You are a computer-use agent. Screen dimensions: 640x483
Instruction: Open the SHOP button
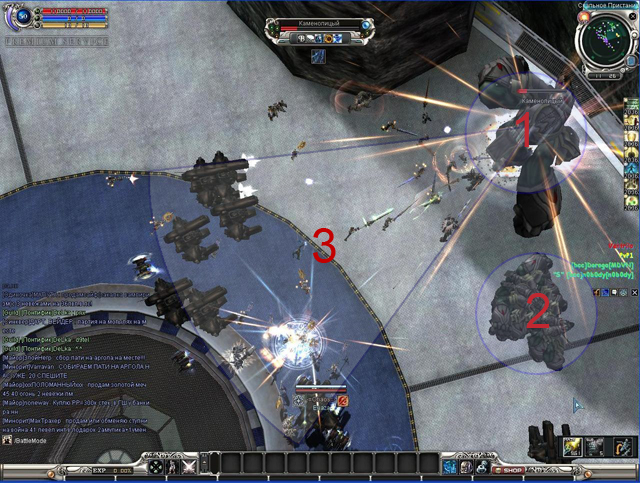coord(509,467)
